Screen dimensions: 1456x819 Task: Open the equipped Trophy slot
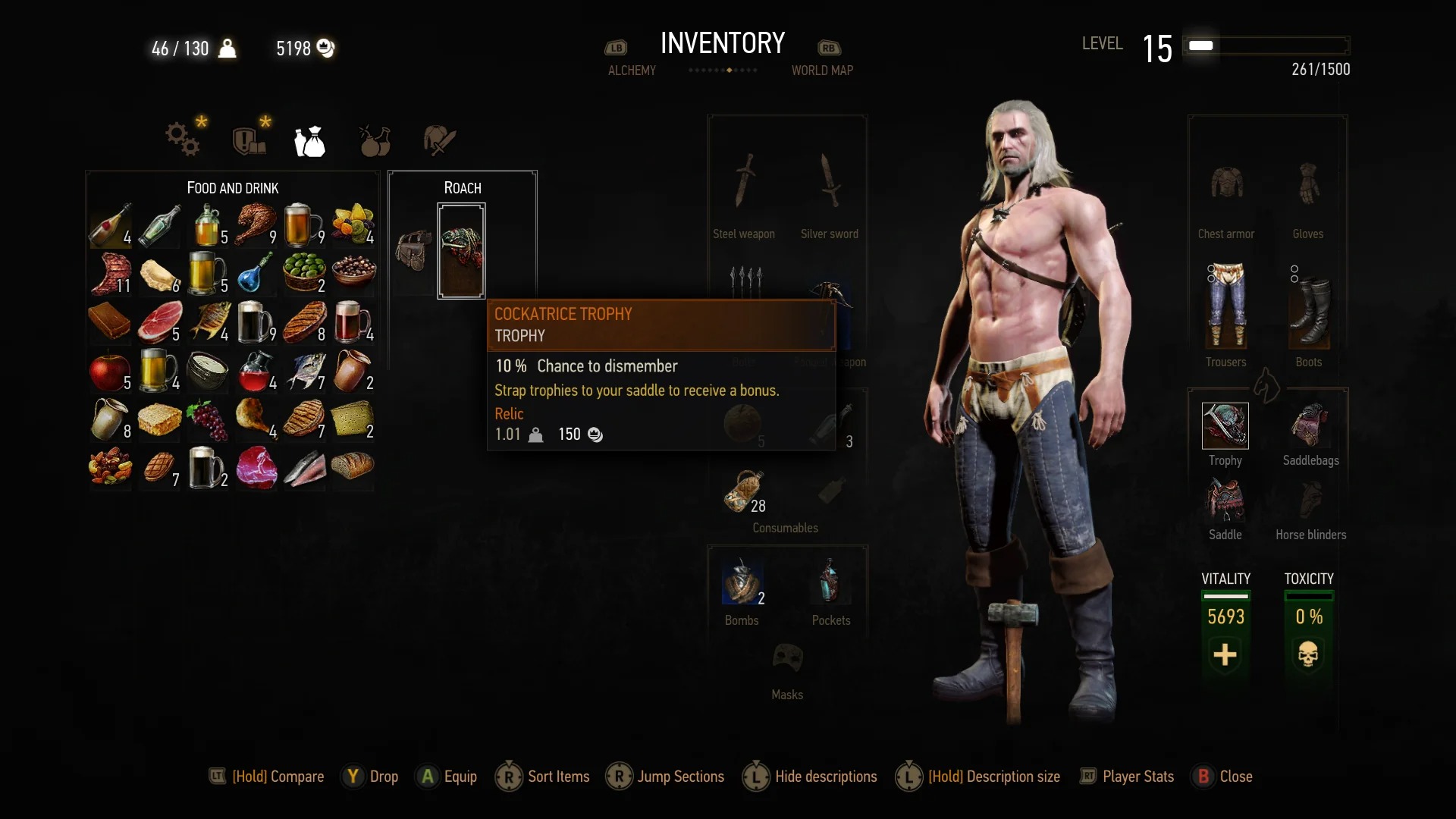(x=1225, y=425)
